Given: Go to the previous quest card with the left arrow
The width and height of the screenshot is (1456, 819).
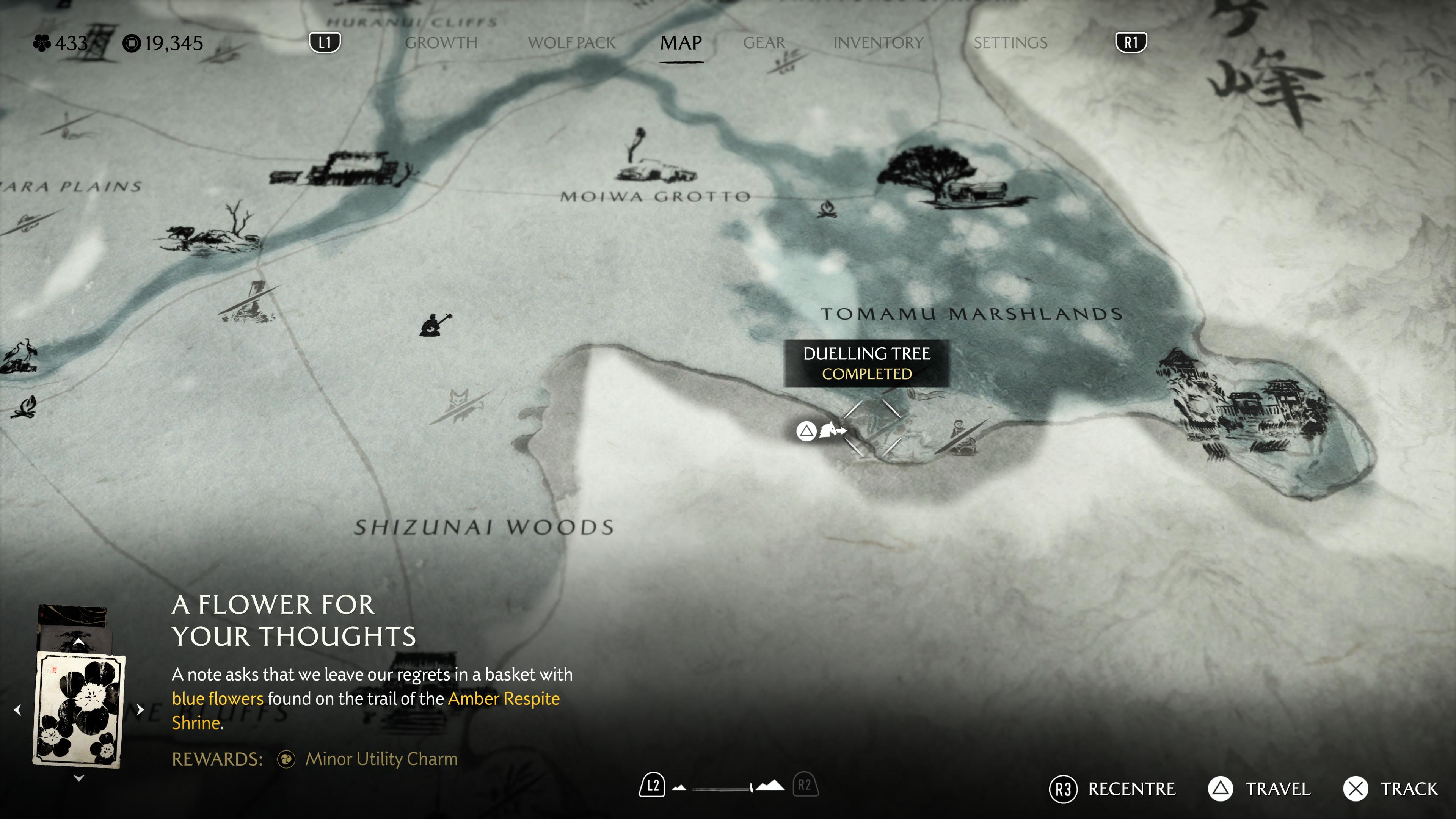Looking at the screenshot, I should pos(18,710).
